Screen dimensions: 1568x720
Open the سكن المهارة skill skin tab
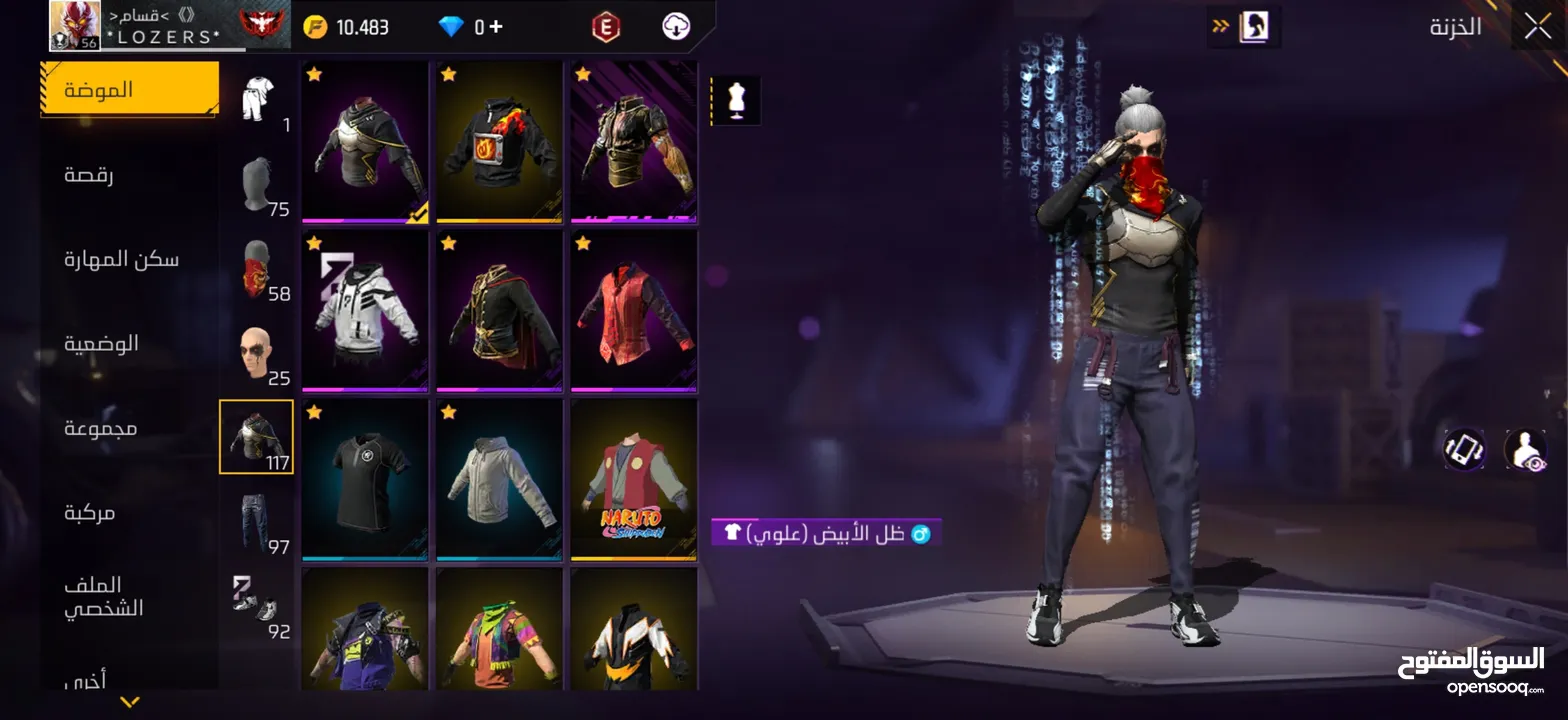[x=121, y=260]
